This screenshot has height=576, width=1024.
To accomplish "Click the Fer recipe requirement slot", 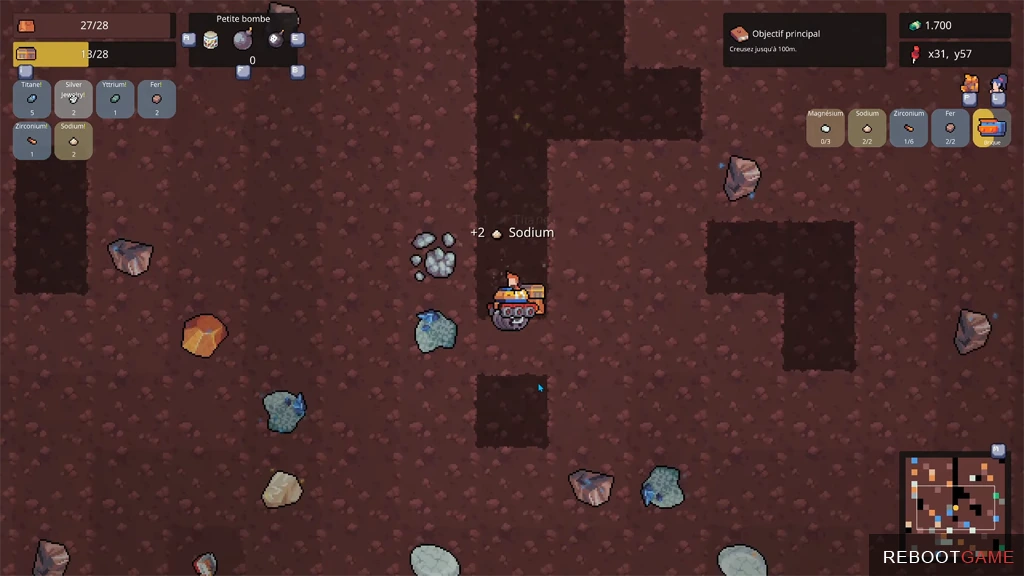I will (x=950, y=128).
